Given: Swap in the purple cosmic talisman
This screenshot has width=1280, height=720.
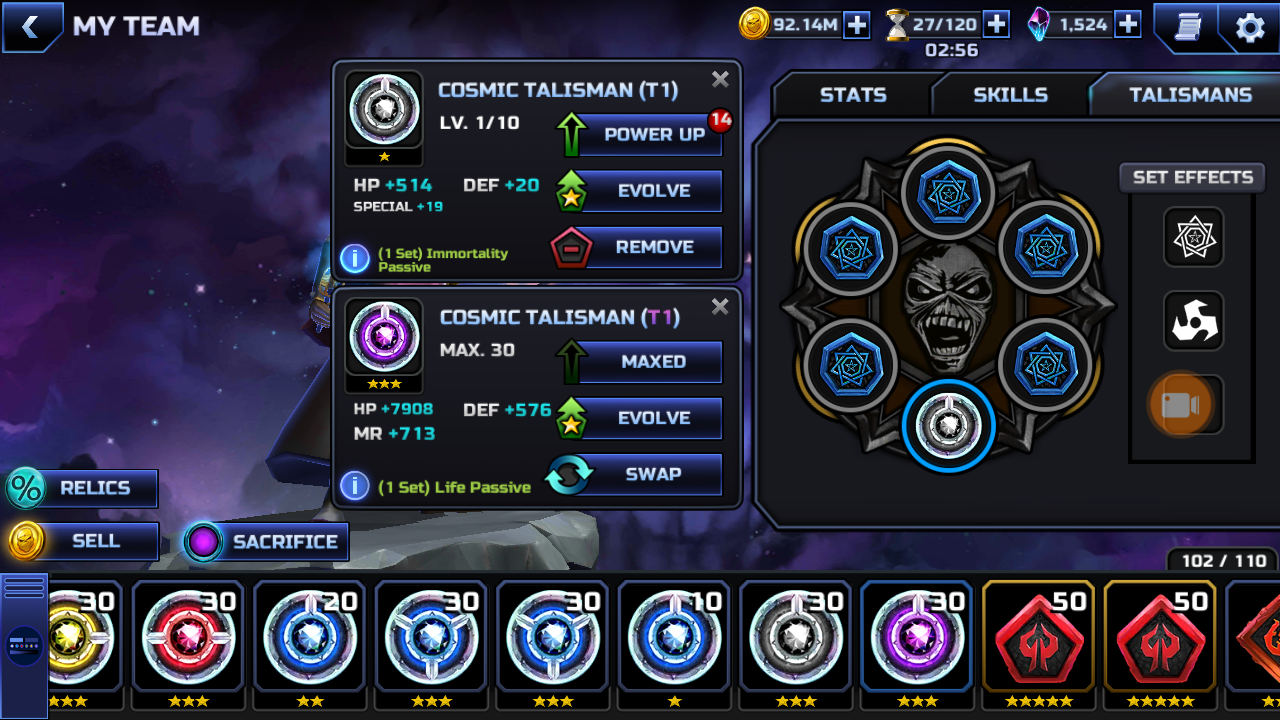Looking at the screenshot, I should (640, 474).
